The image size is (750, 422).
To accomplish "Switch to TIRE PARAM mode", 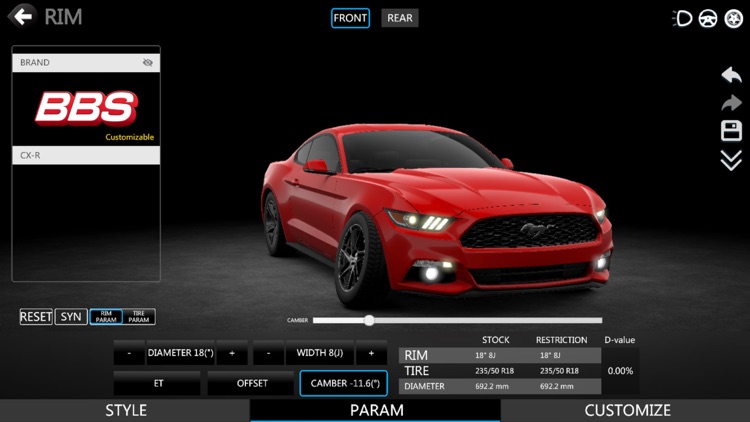I will pyautogui.click(x=139, y=317).
